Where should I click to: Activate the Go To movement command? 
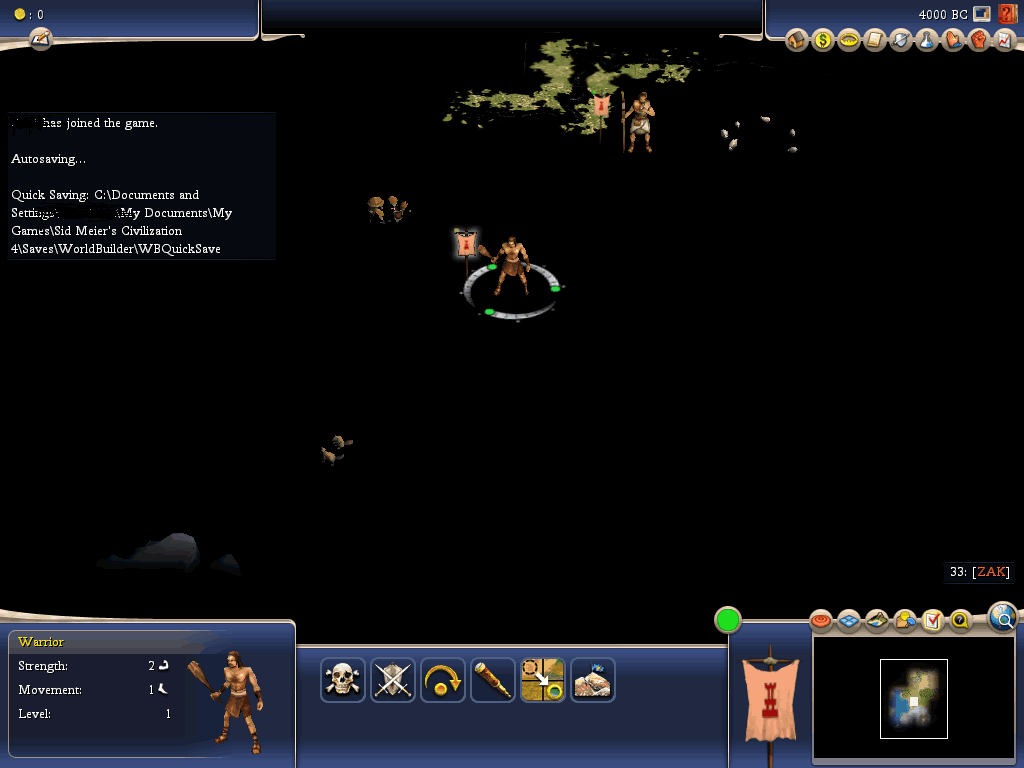543,680
